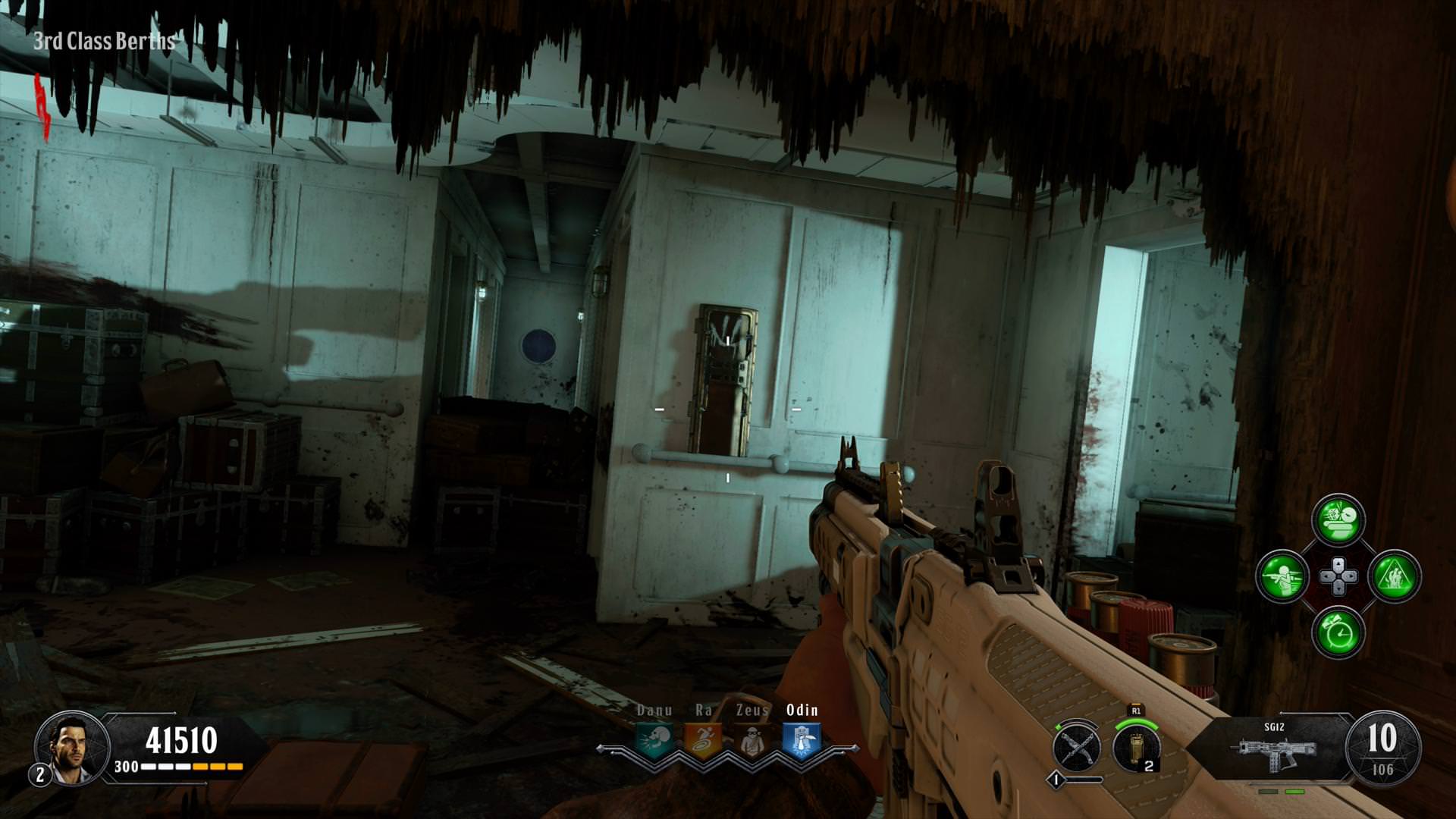Screen dimensions: 1456x819
Task: Click the Zeus perk bandit icon
Action: tap(752, 739)
